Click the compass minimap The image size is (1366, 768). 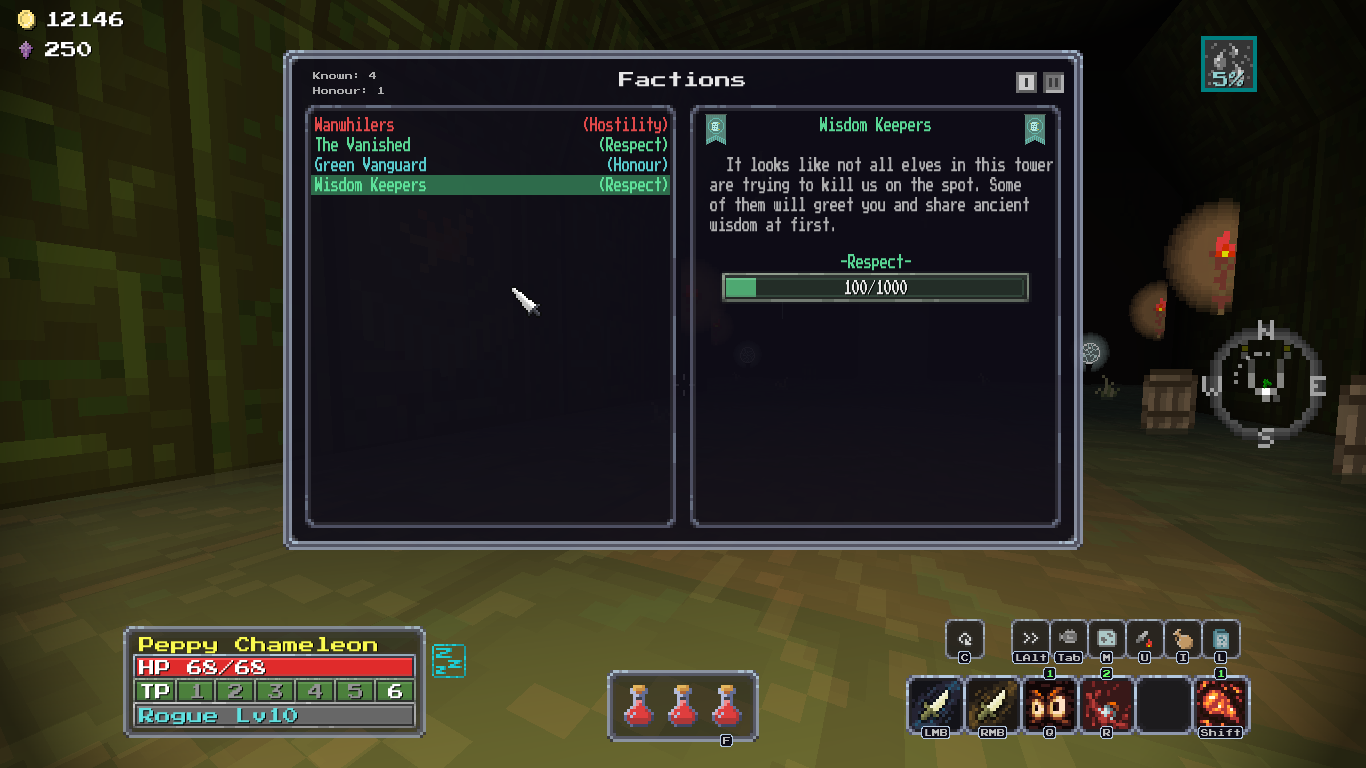coord(1265,385)
